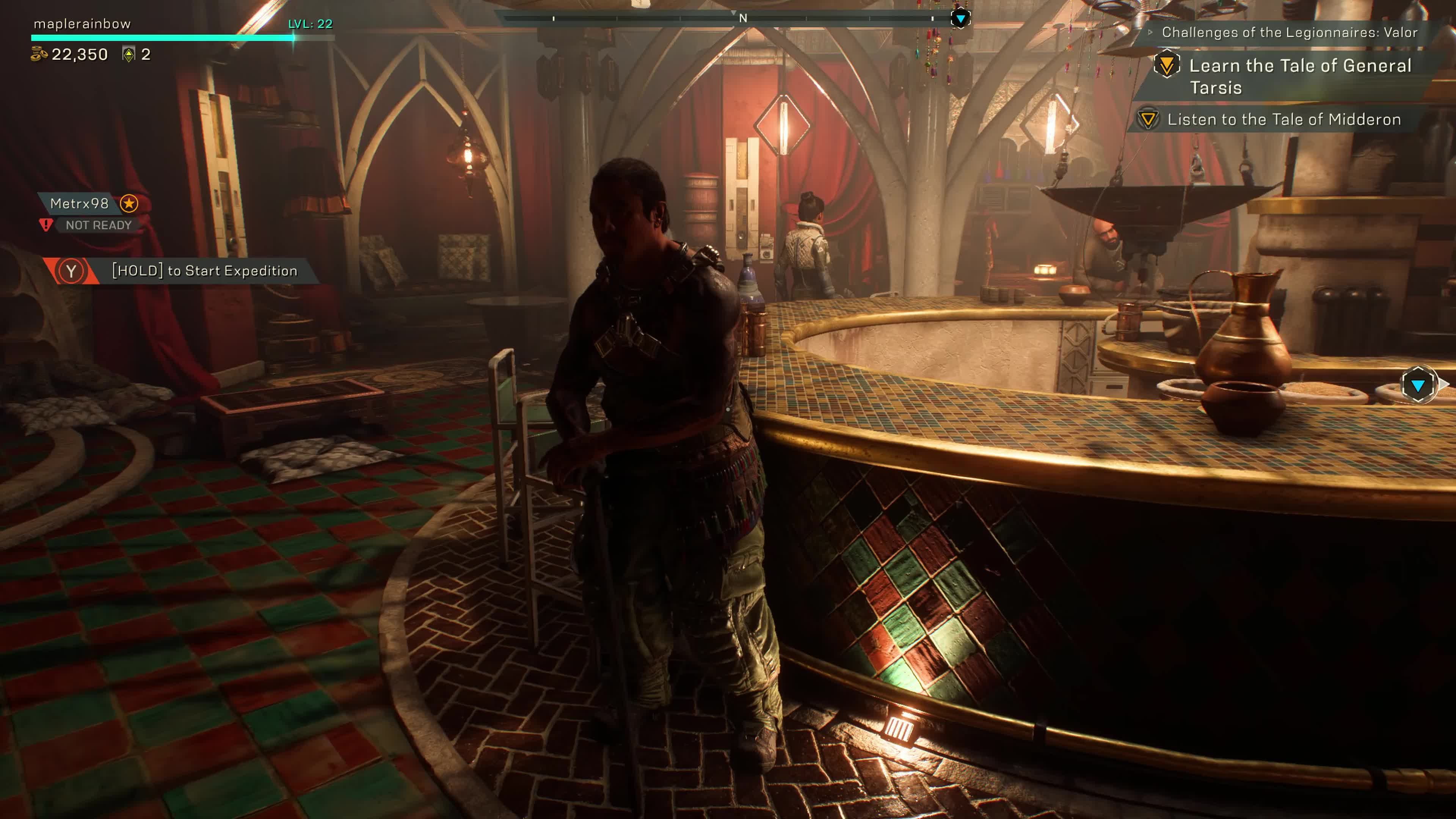Image resolution: width=1456 pixels, height=819 pixels.
Task: Select the Start Expedition prompt label
Action: pos(204,271)
